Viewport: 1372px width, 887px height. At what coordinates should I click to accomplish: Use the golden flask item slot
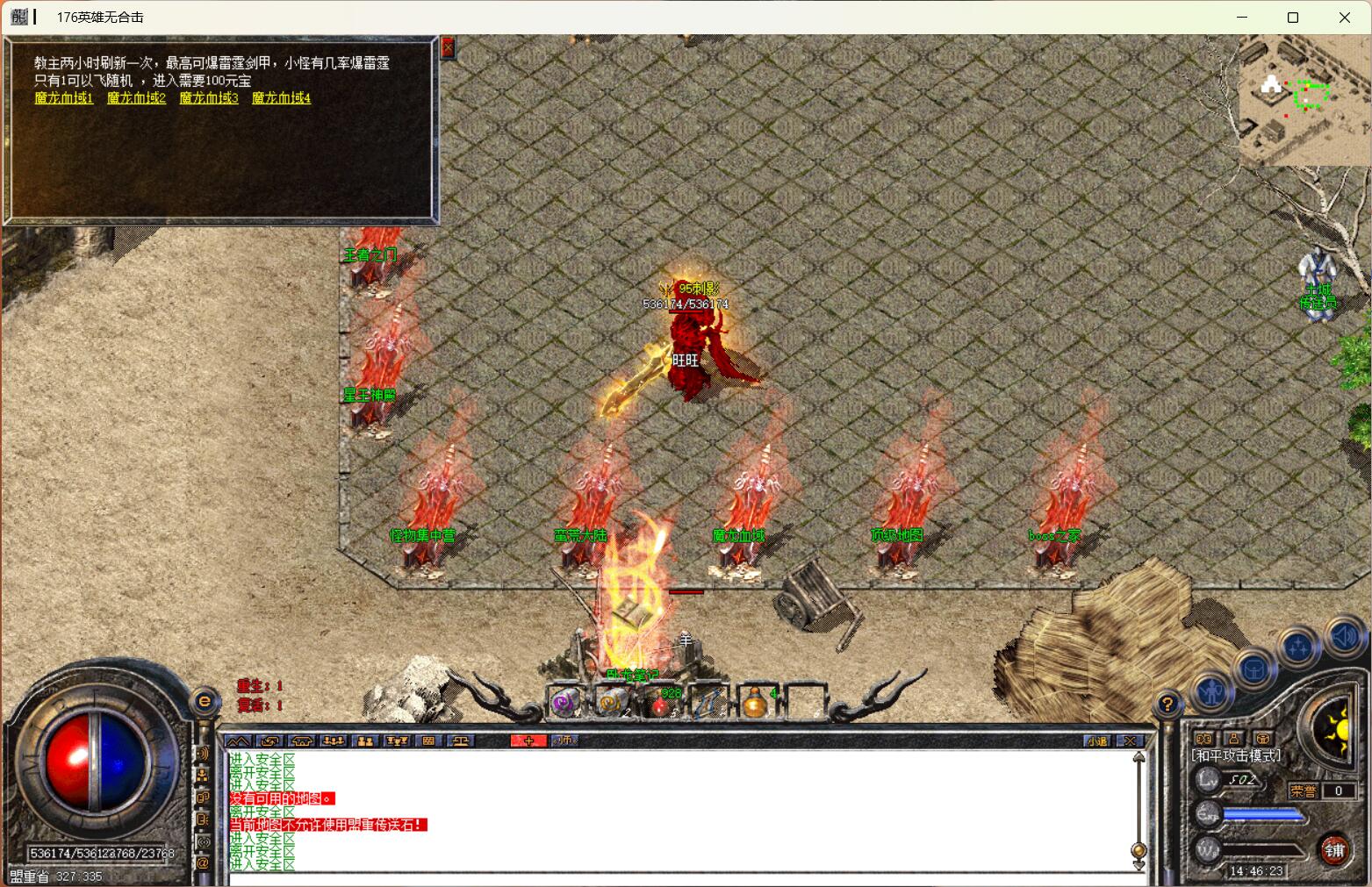756,702
